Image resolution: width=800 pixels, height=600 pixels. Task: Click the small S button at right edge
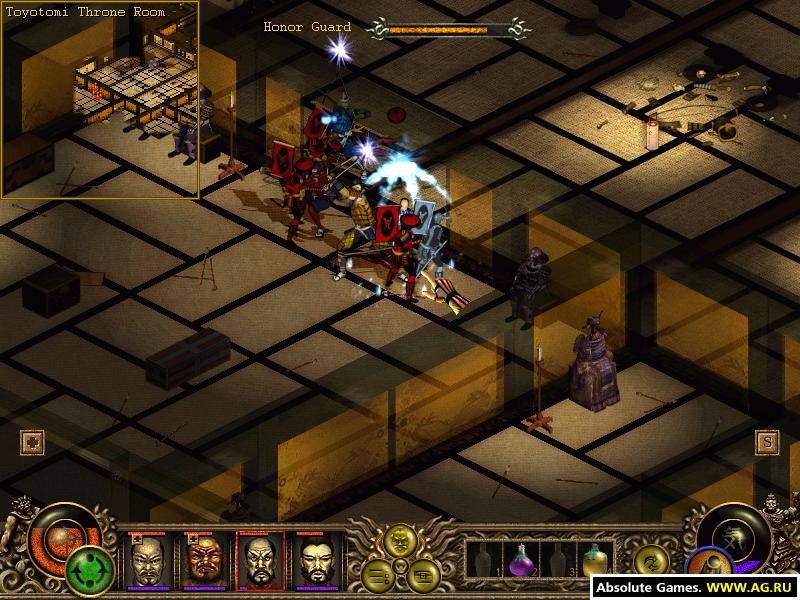click(x=767, y=442)
